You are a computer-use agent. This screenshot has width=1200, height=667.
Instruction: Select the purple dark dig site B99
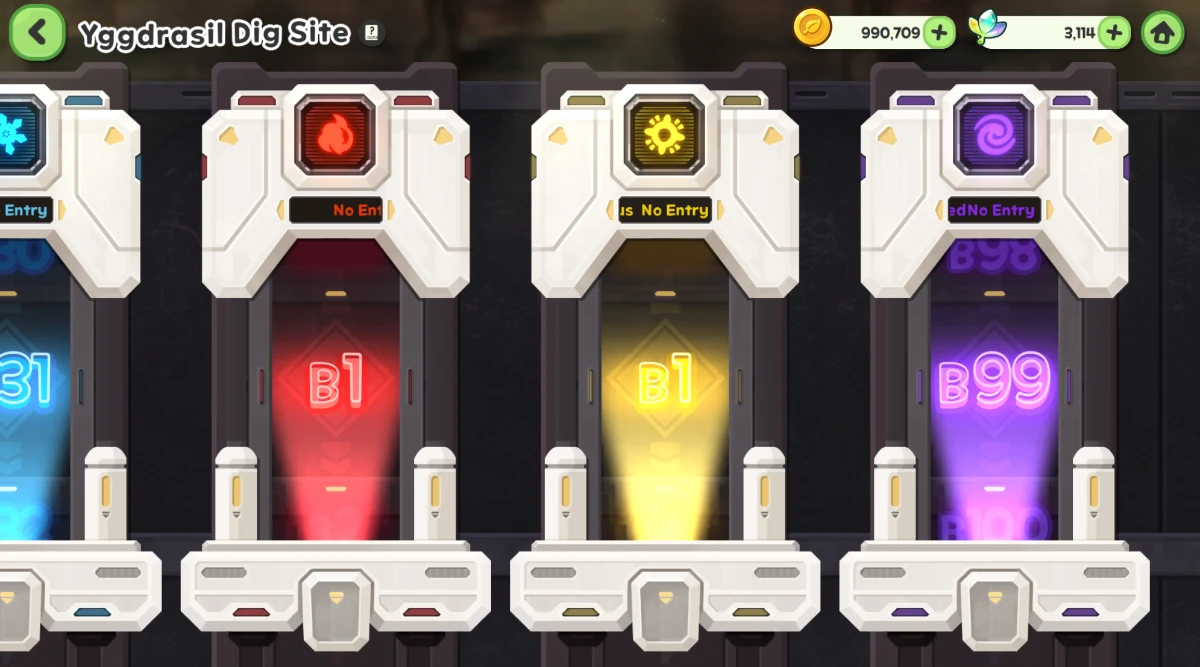[x=994, y=385]
